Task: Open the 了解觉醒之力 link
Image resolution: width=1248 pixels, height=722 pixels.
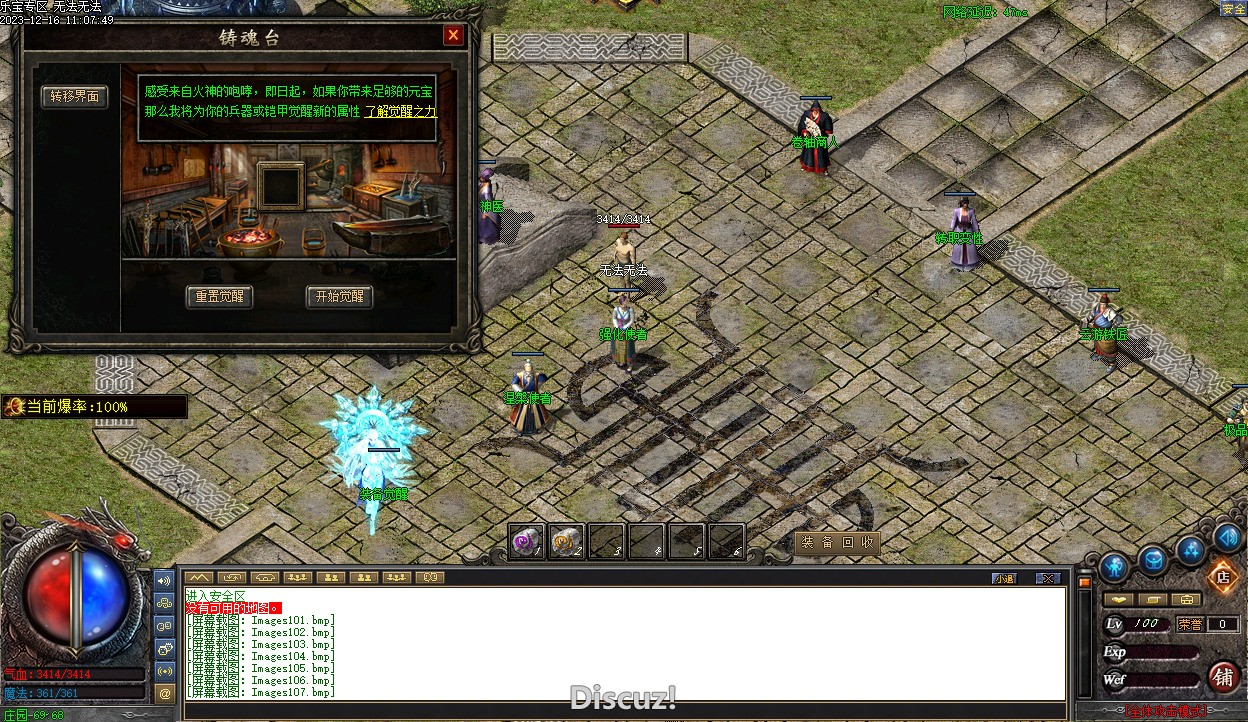Action: point(400,112)
